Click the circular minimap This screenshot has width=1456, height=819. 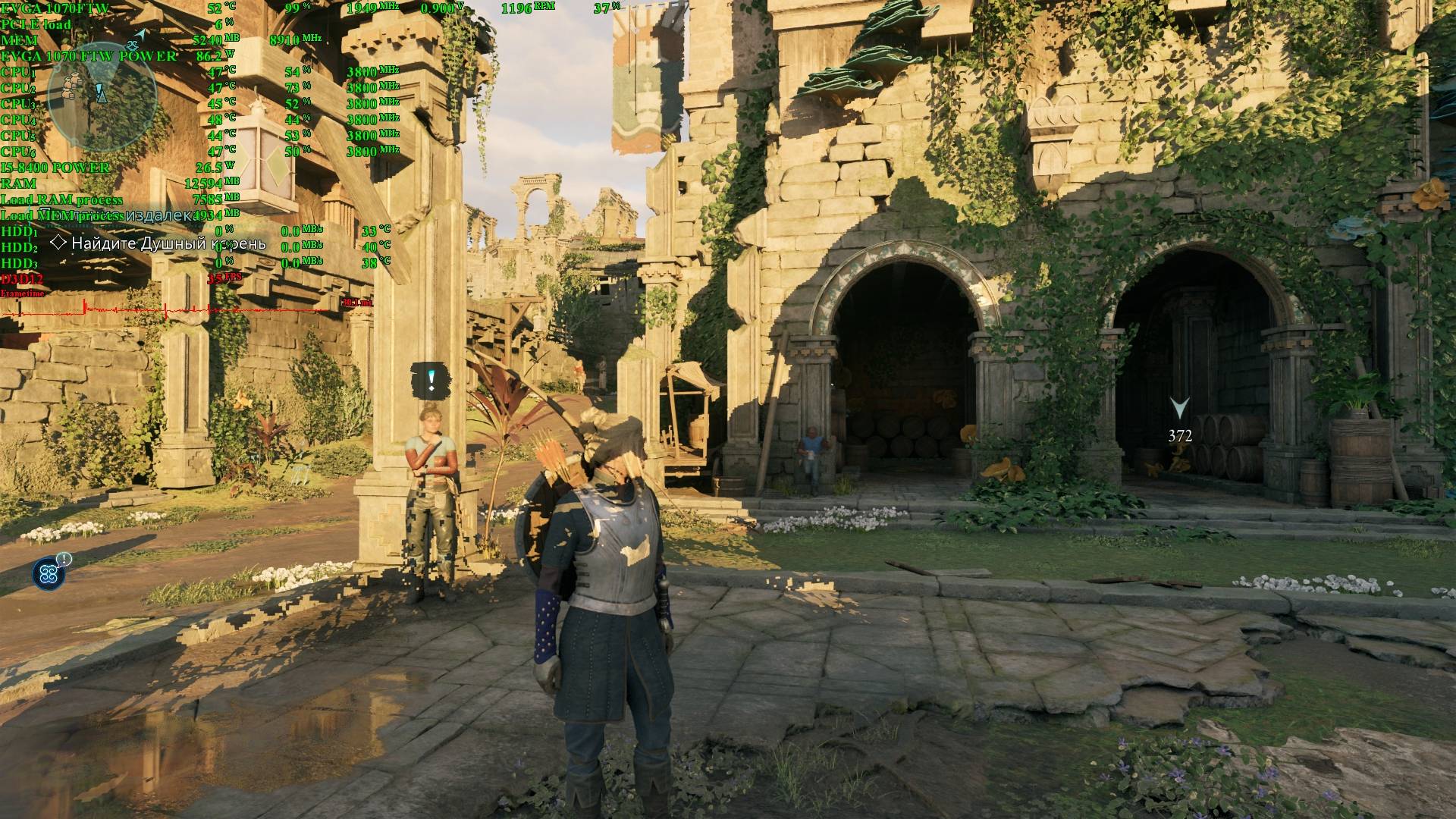point(102,96)
